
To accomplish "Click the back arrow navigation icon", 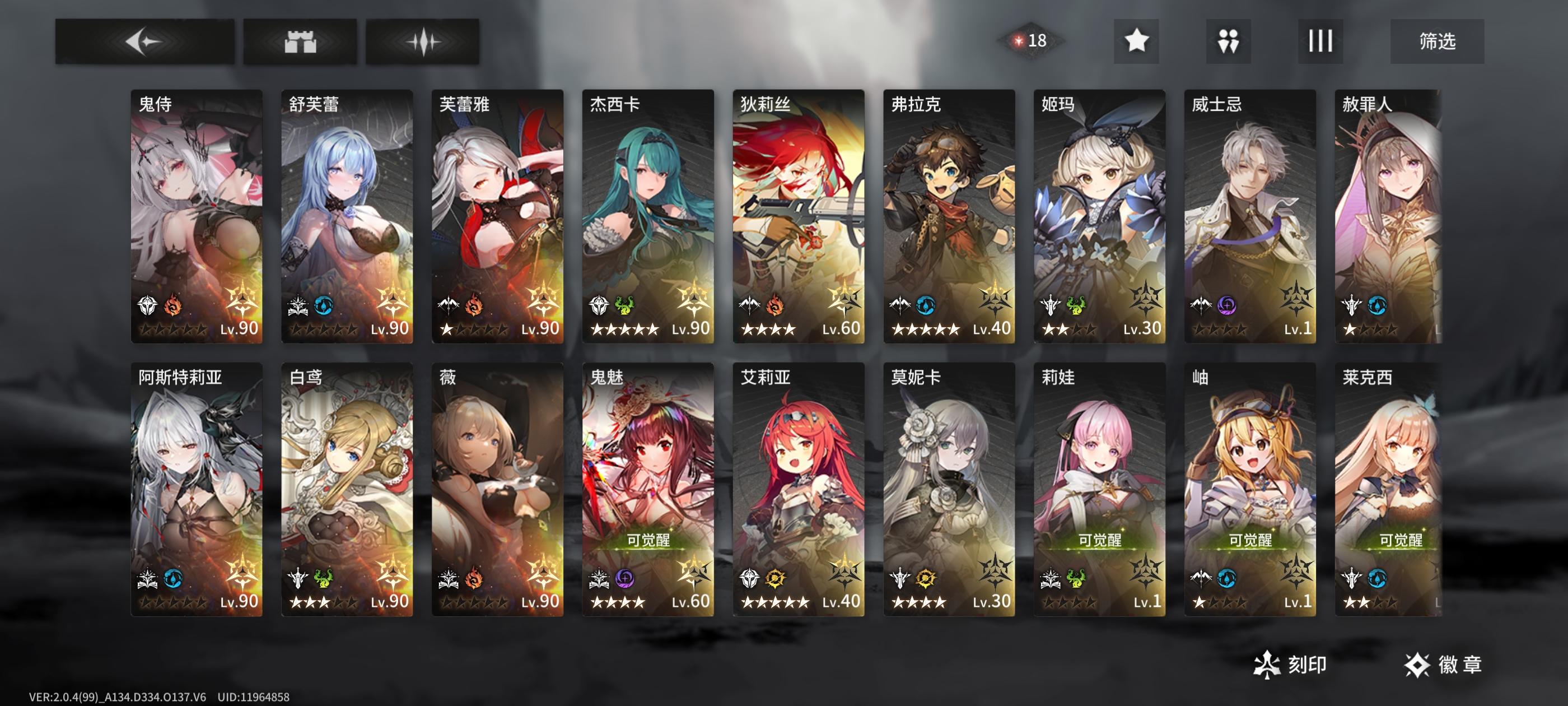I will [144, 41].
